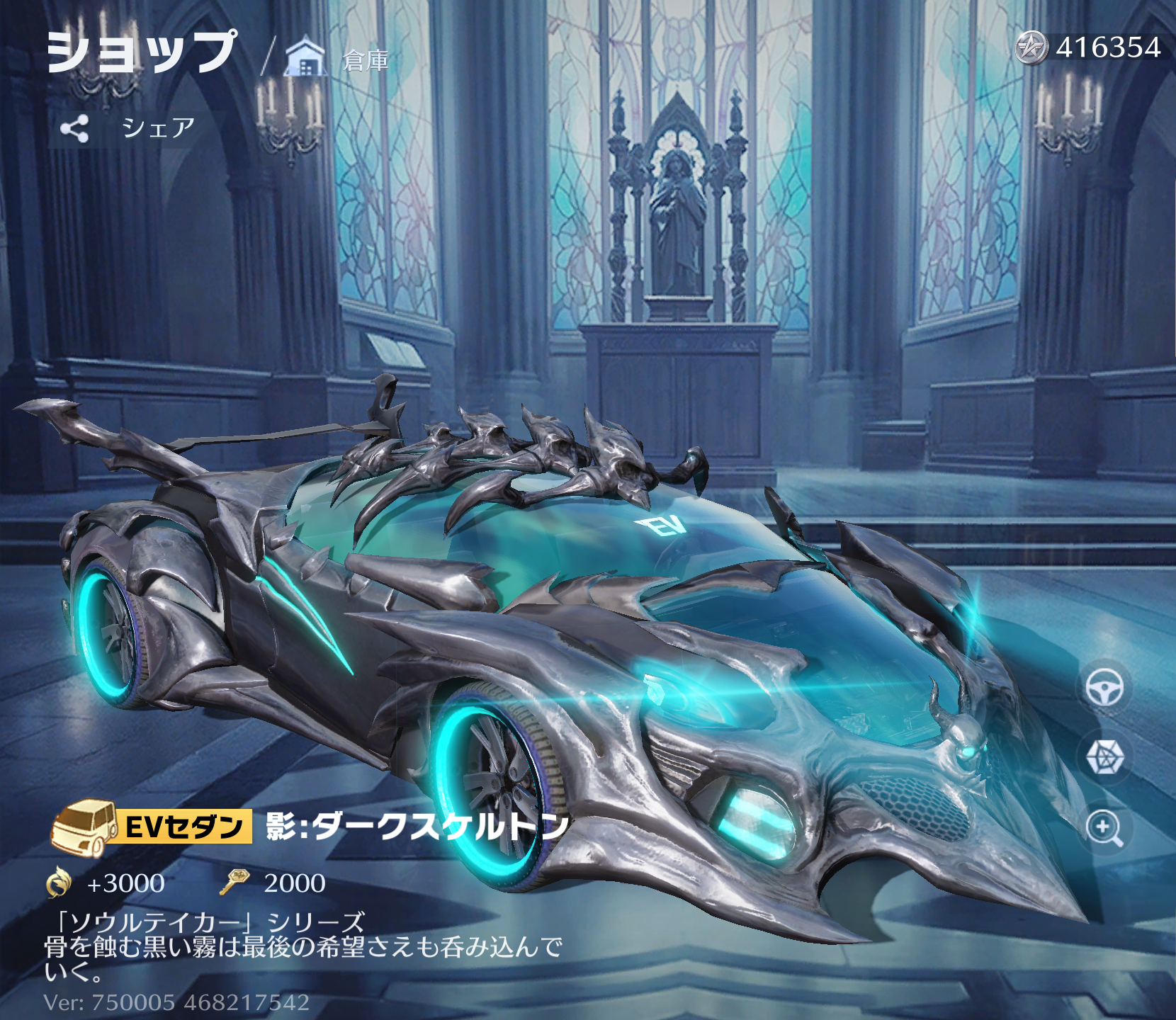Screen dimensions: 1176x1020
Task: Select the hexagonal web icon button
Action: (x=1104, y=757)
